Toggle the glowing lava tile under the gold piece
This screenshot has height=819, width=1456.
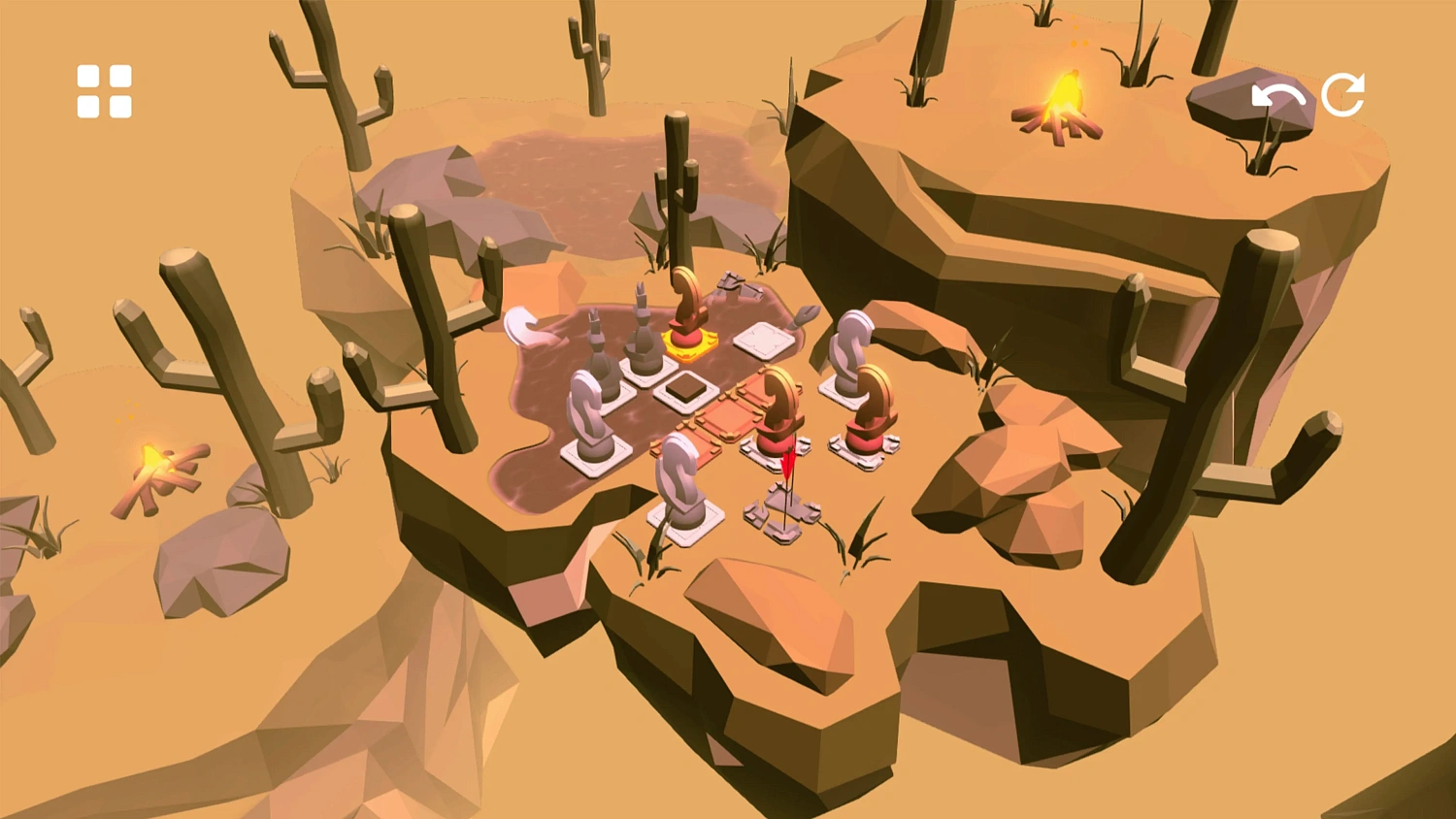click(x=686, y=346)
